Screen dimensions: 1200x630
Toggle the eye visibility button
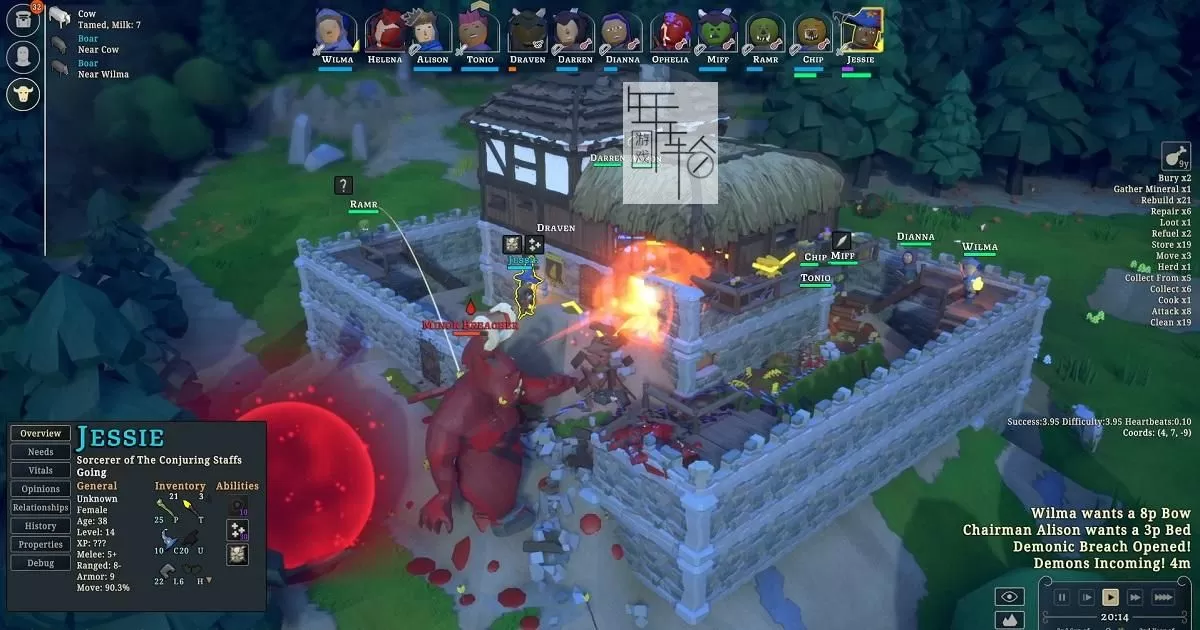(x=1009, y=597)
